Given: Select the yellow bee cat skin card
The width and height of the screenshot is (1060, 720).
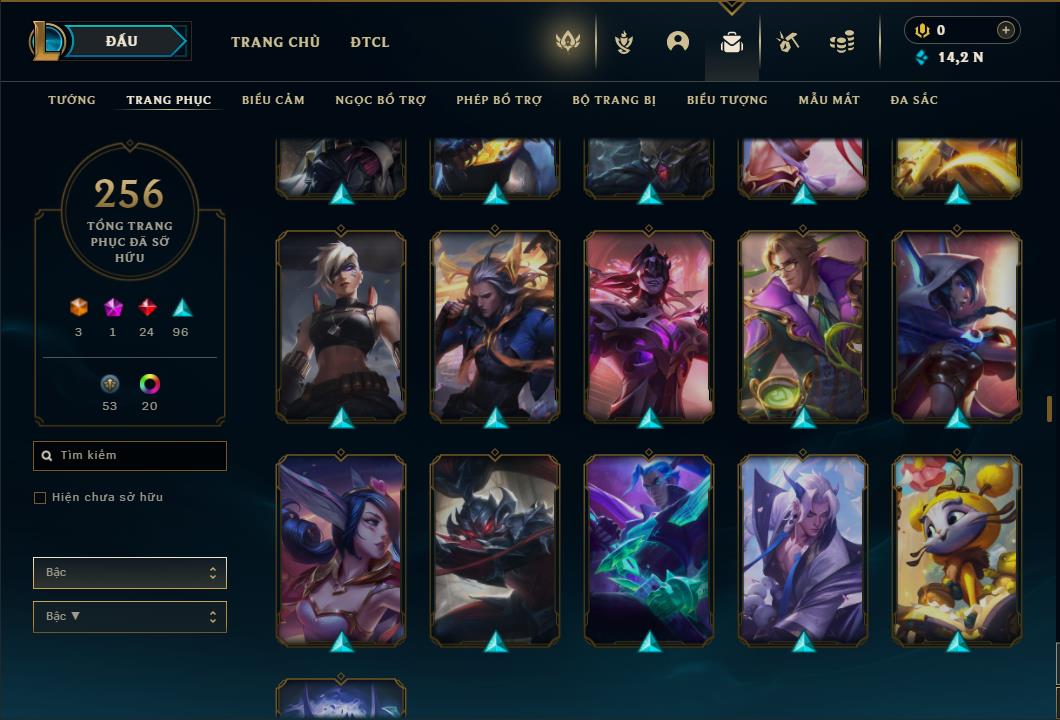Looking at the screenshot, I should [x=957, y=548].
